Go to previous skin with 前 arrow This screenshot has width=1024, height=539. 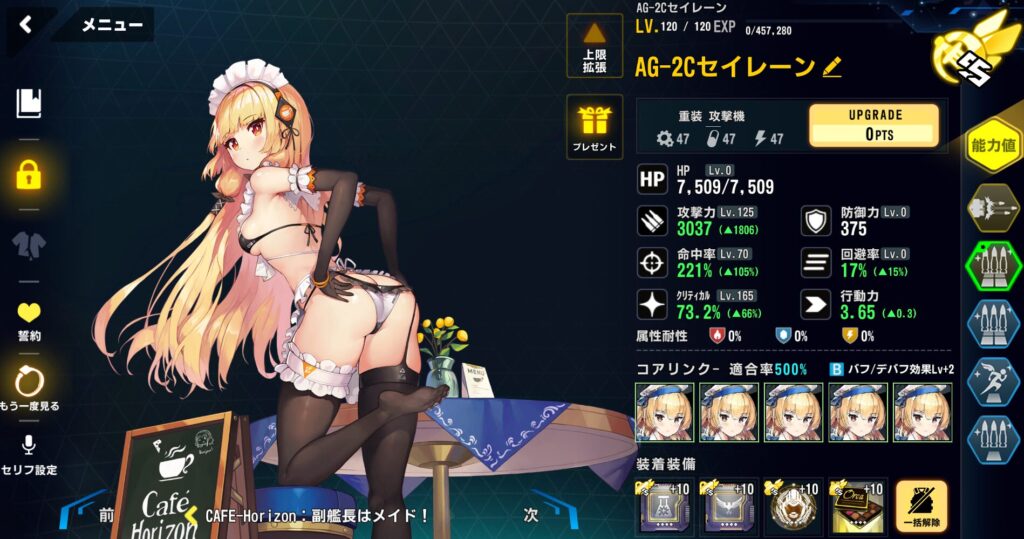click(104, 515)
